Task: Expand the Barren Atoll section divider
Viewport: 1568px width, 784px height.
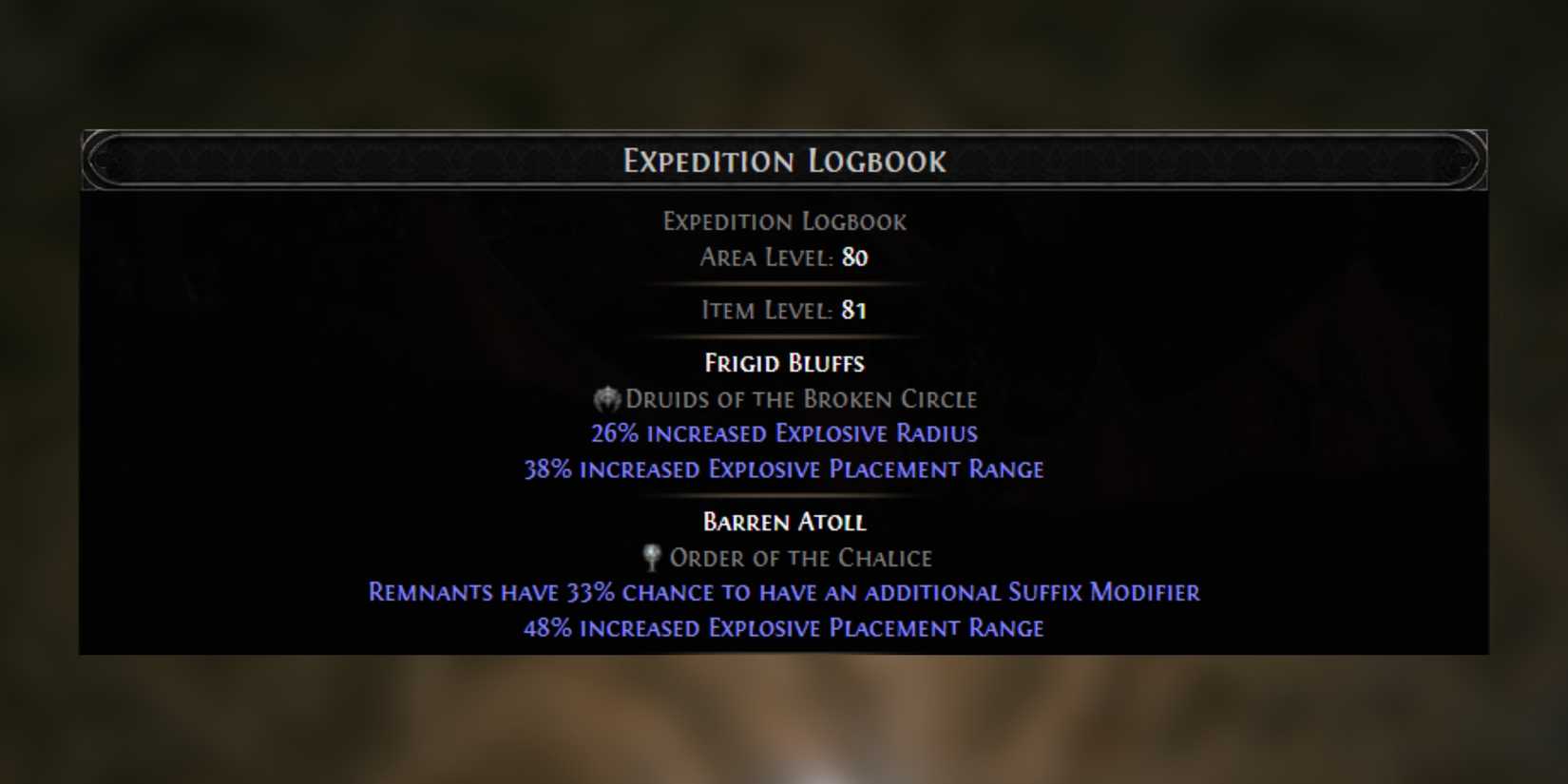Action: tap(784, 496)
